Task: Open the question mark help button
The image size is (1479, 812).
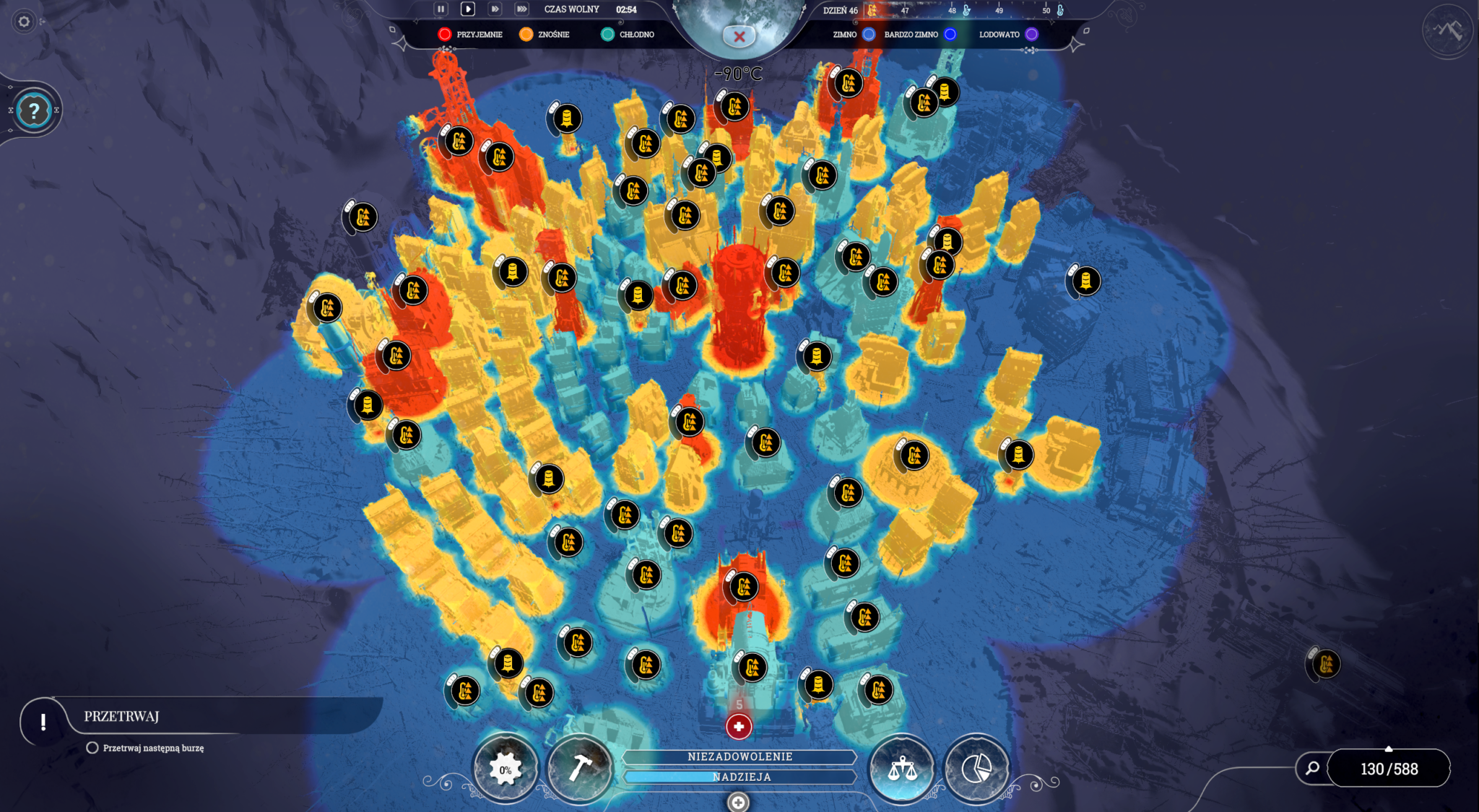Action: coord(33,110)
